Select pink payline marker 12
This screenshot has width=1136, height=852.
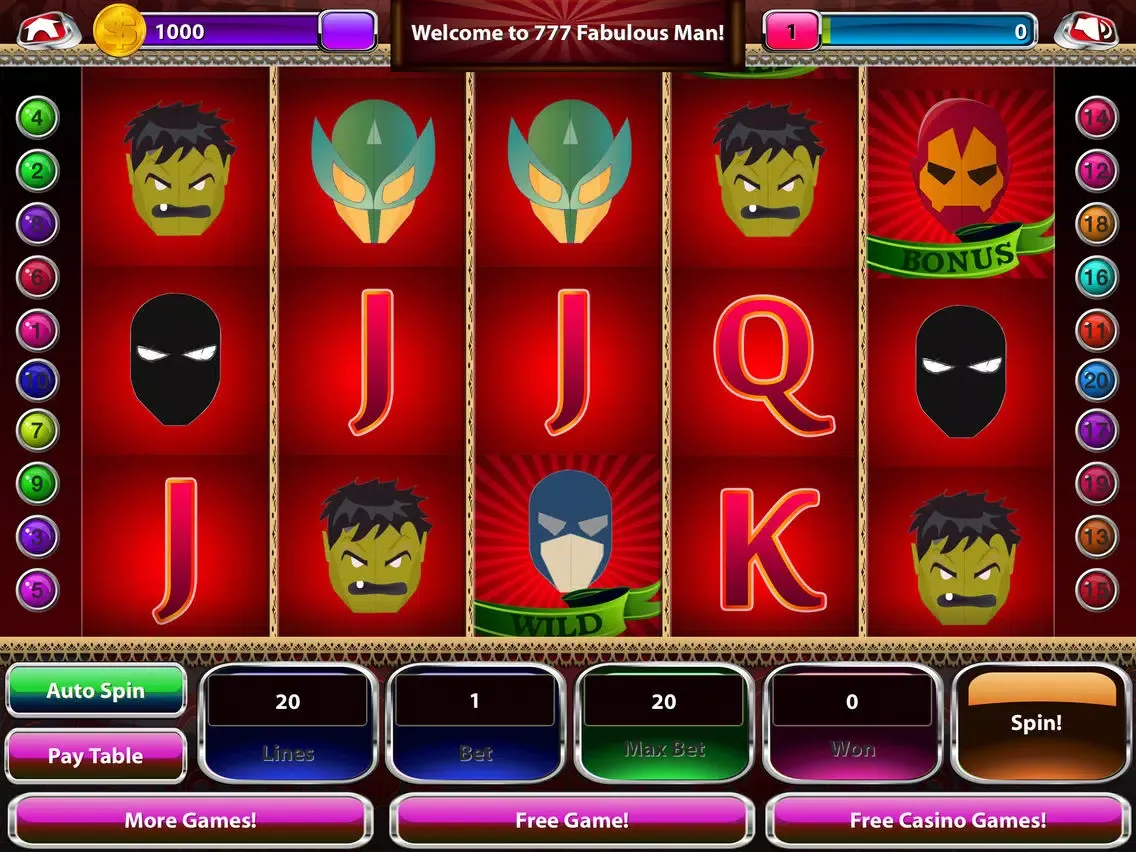coord(1096,171)
